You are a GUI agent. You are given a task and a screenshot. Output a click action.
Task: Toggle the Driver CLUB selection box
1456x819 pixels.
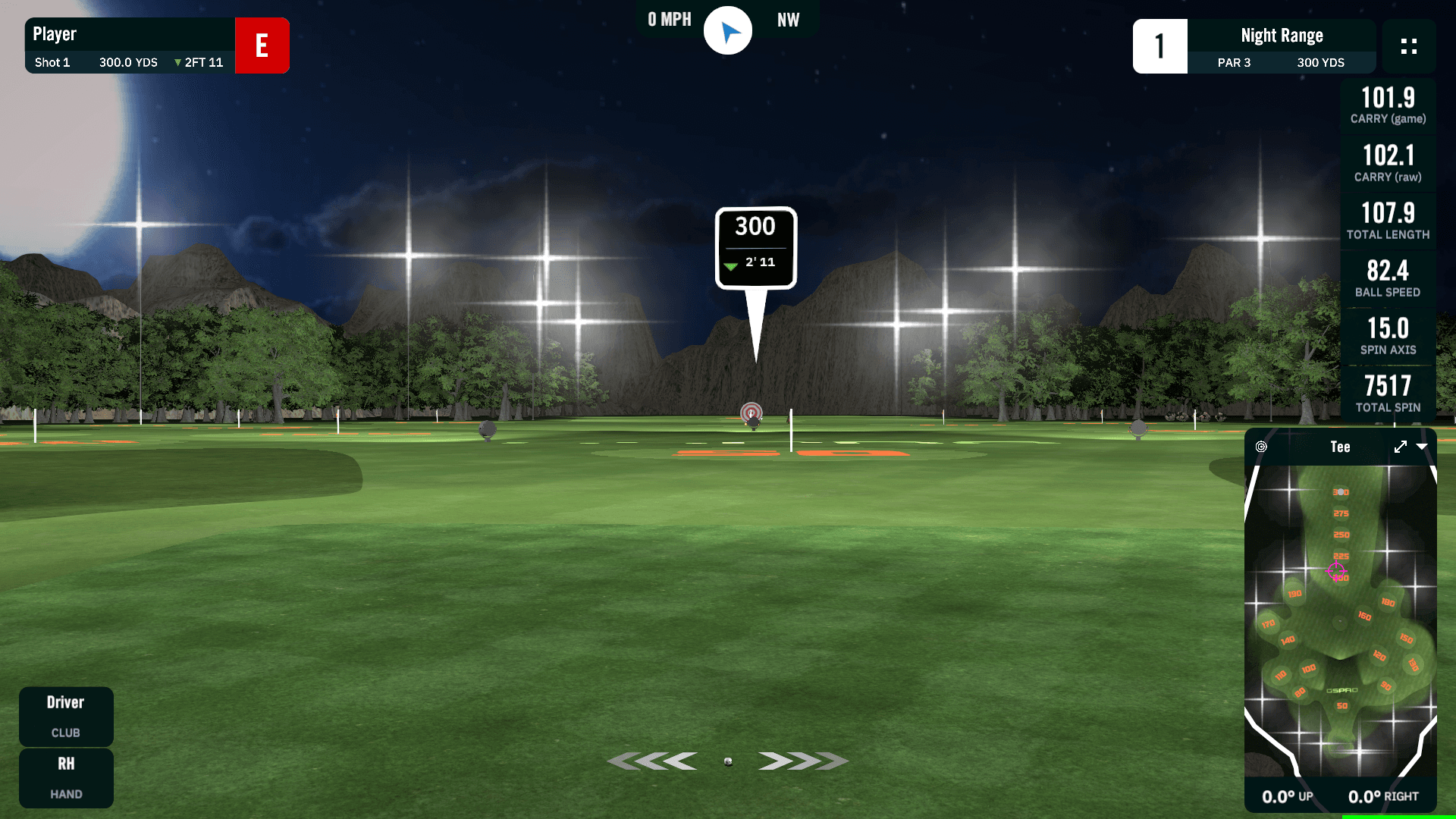(66, 716)
